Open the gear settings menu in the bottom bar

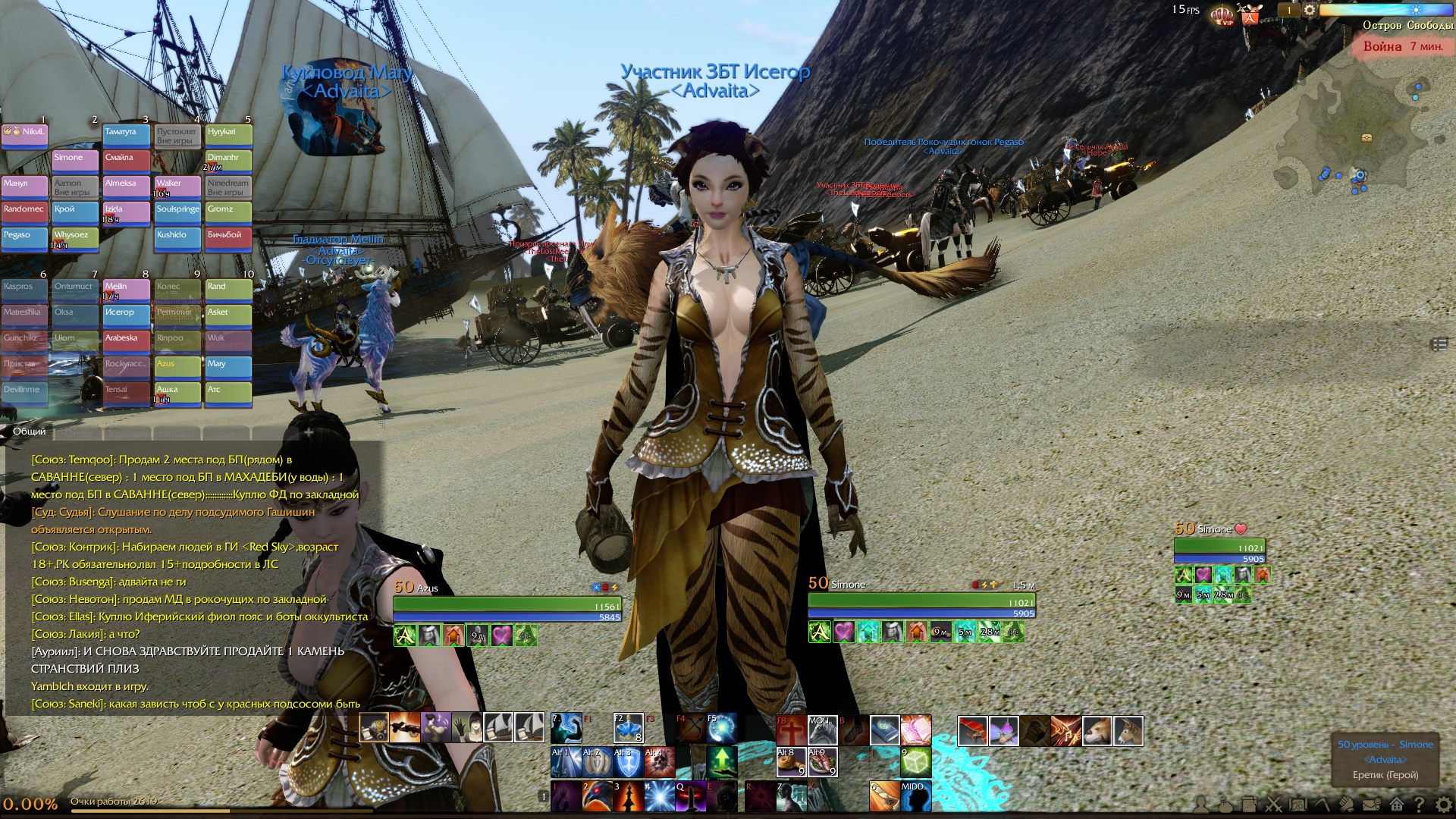(1445, 805)
